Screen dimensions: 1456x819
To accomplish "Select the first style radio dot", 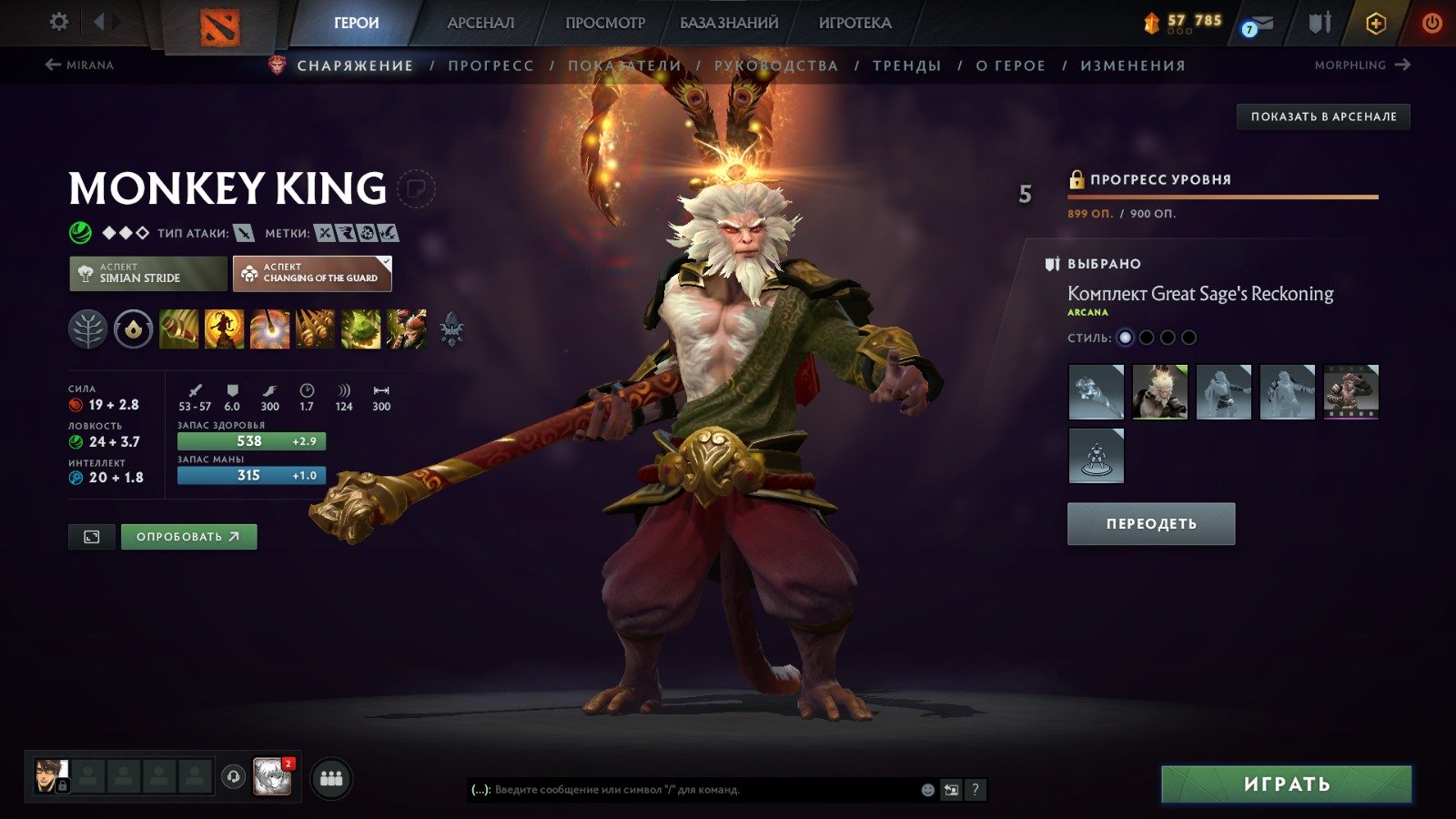I will [1126, 338].
